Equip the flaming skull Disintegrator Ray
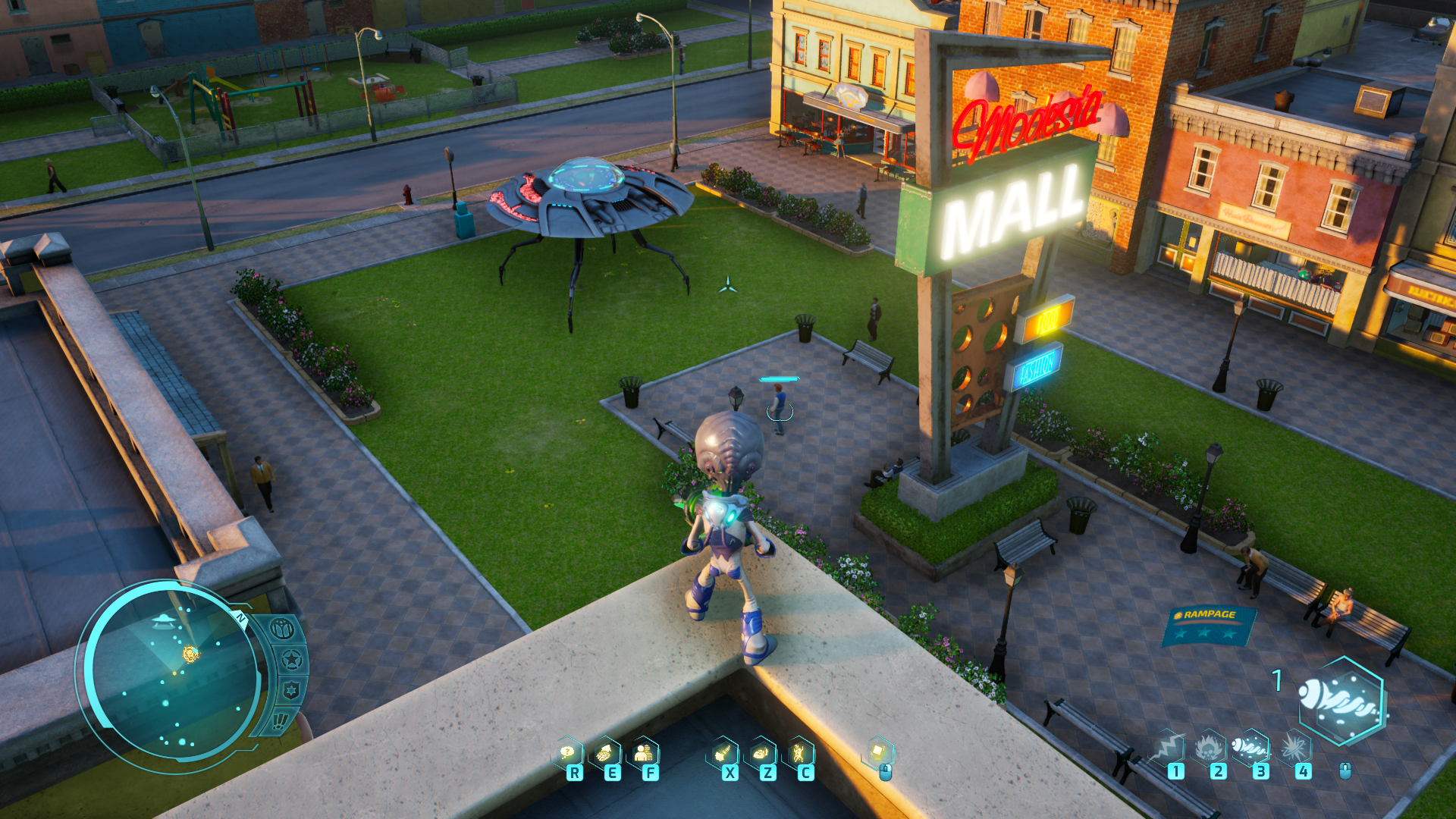This screenshot has width=1456, height=819. 1210,748
